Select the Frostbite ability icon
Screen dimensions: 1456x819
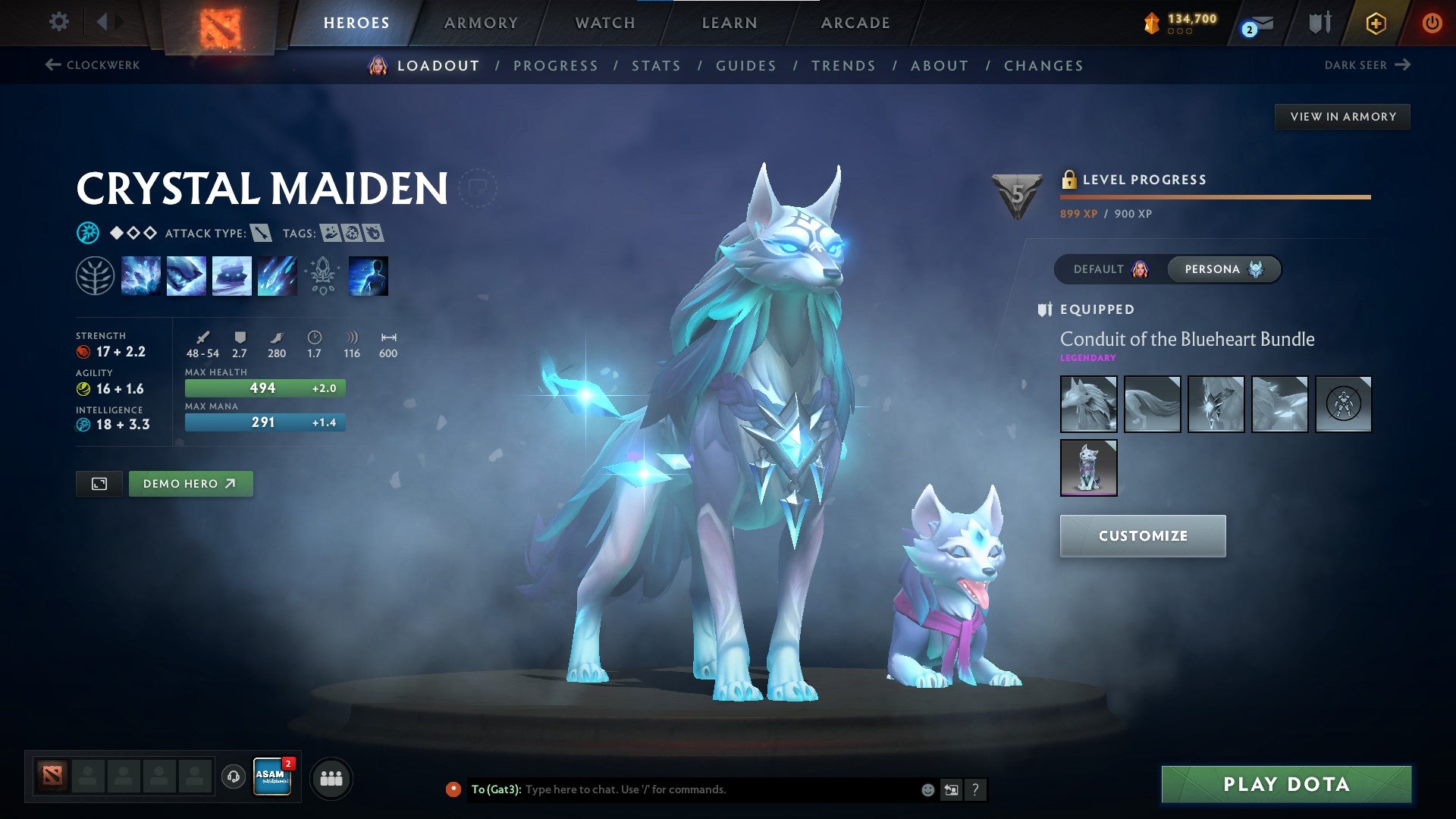coord(187,275)
